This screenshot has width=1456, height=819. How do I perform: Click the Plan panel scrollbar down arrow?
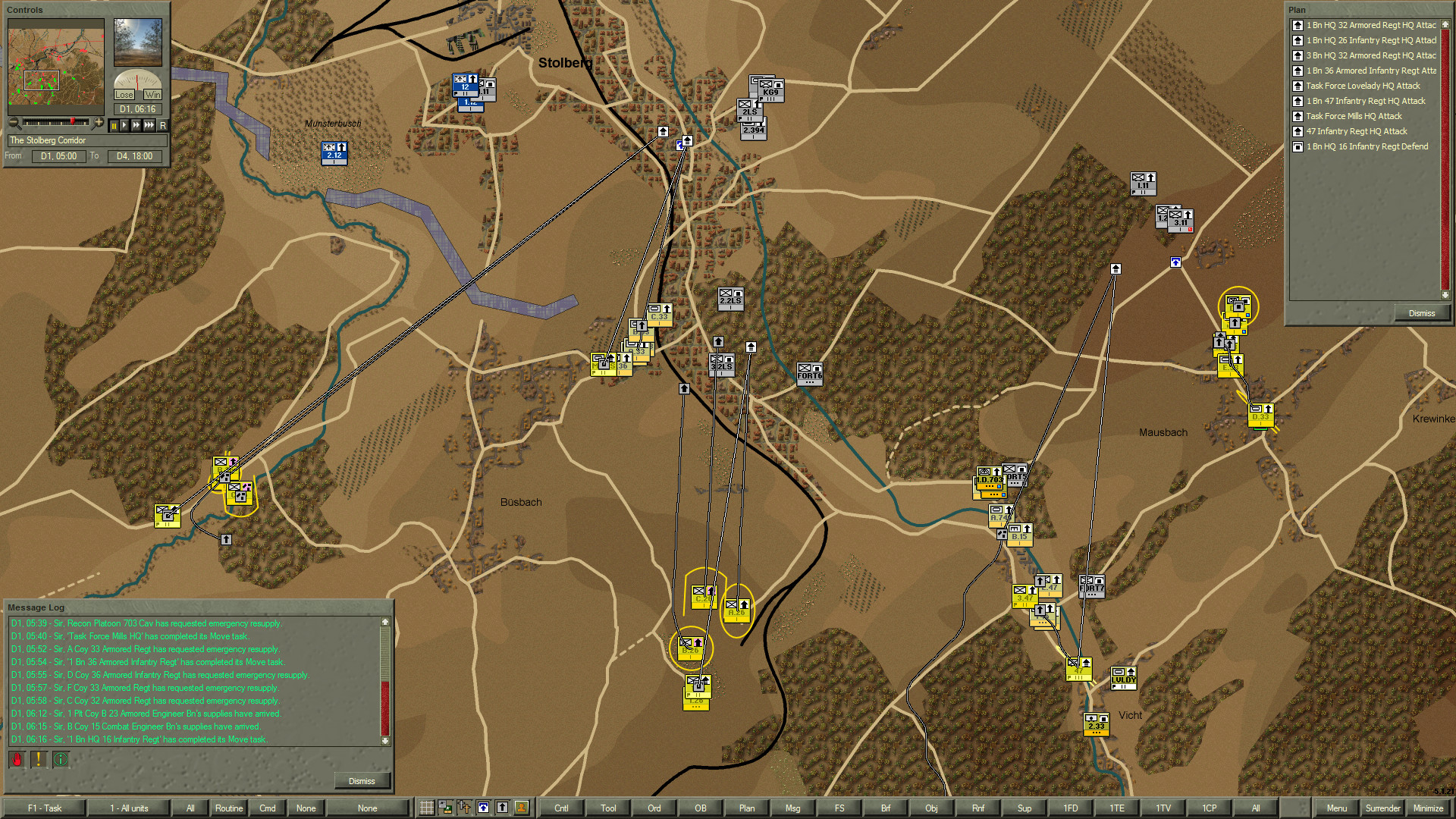tap(1445, 296)
